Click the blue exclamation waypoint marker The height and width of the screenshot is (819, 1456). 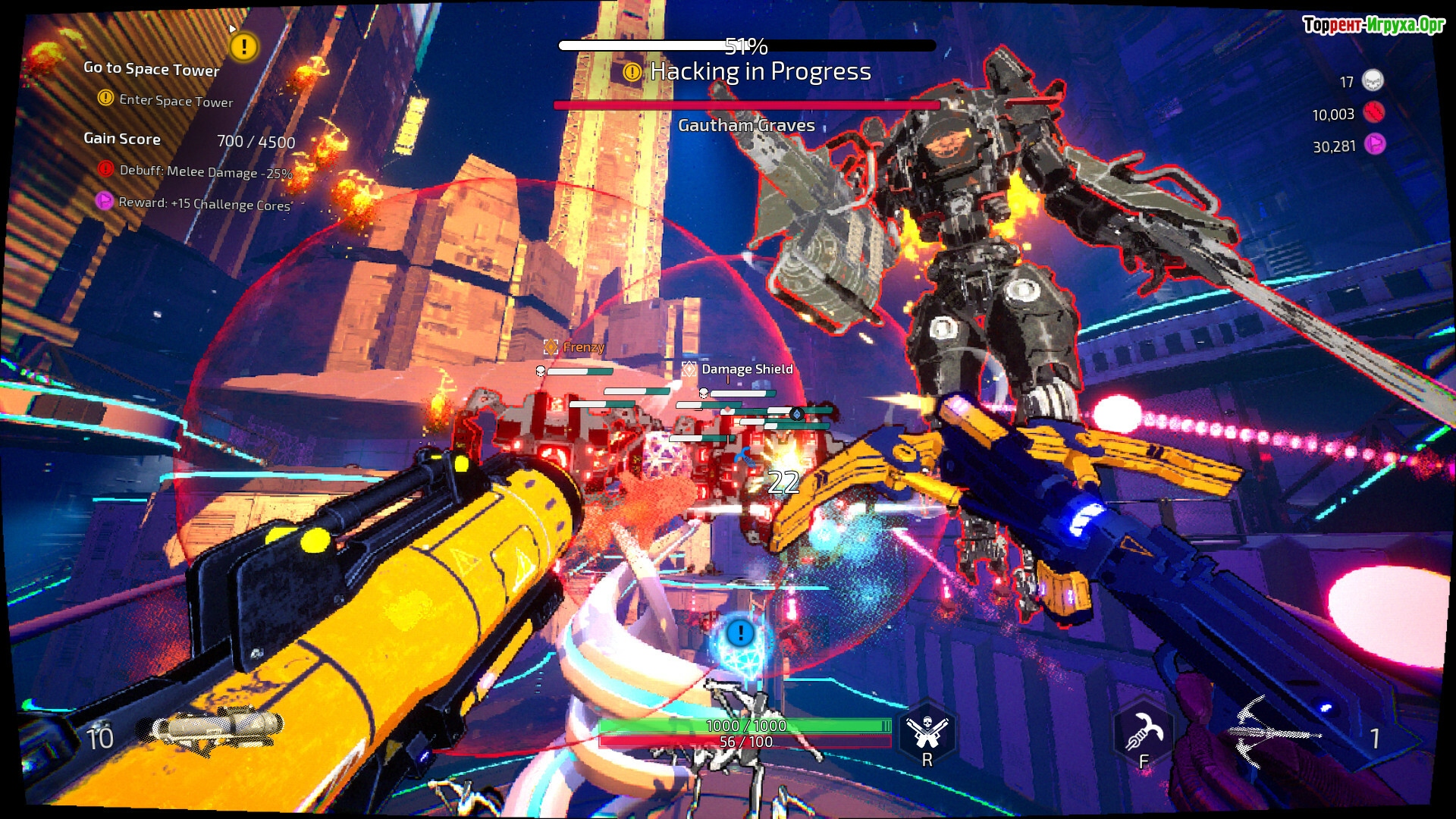point(740,633)
